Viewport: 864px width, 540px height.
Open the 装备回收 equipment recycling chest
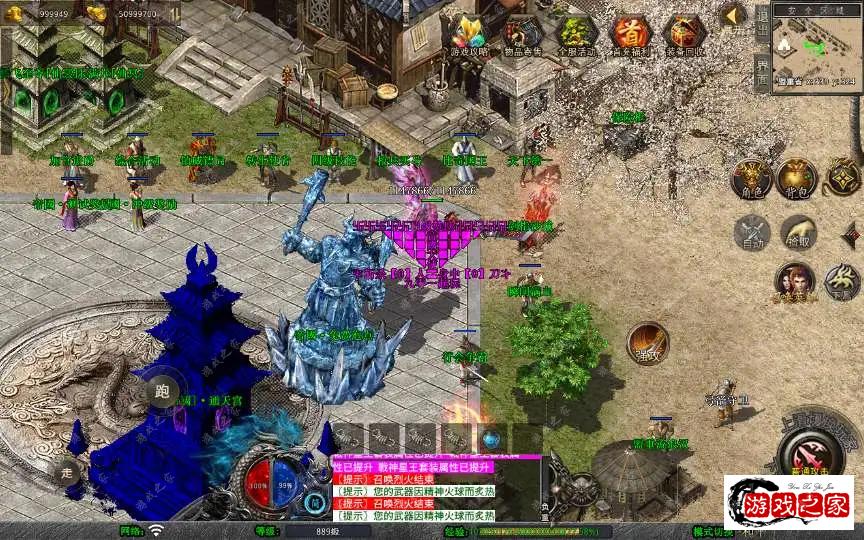685,35
